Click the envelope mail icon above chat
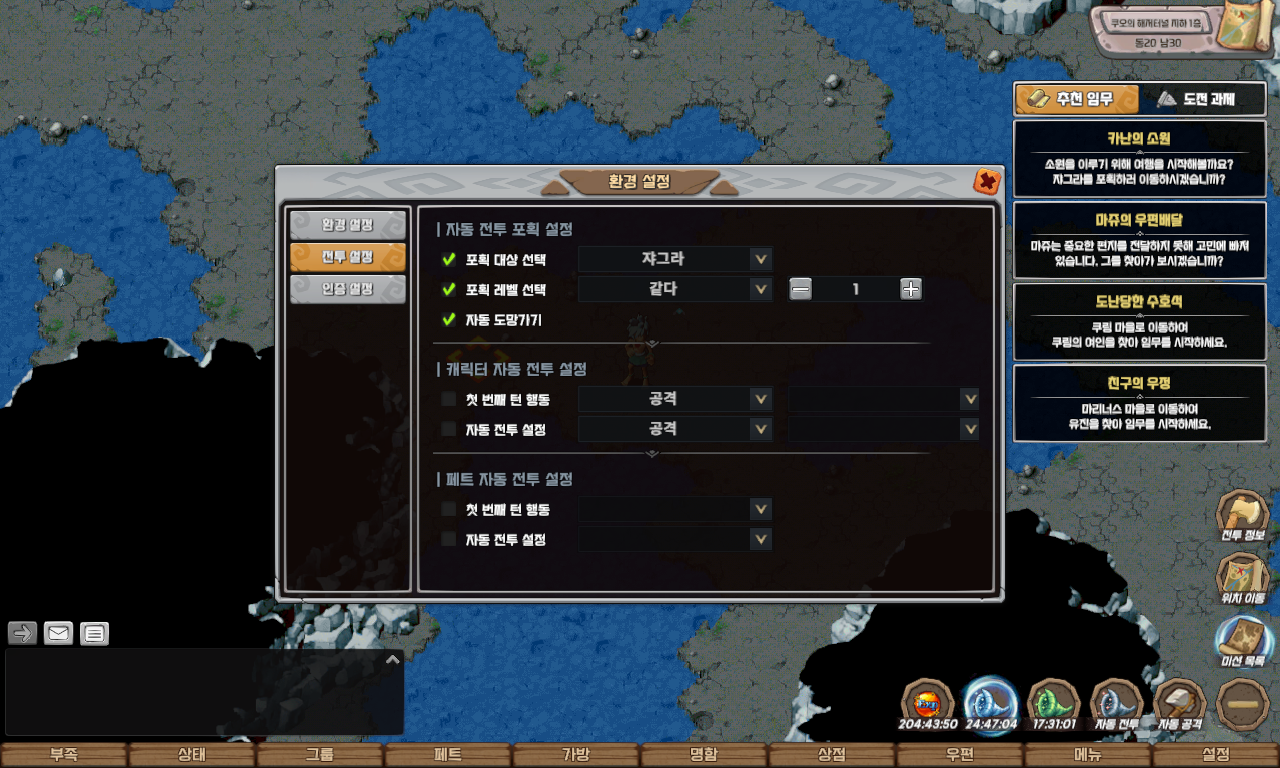This screenshot has width=1280, height=768. (59, 633)
